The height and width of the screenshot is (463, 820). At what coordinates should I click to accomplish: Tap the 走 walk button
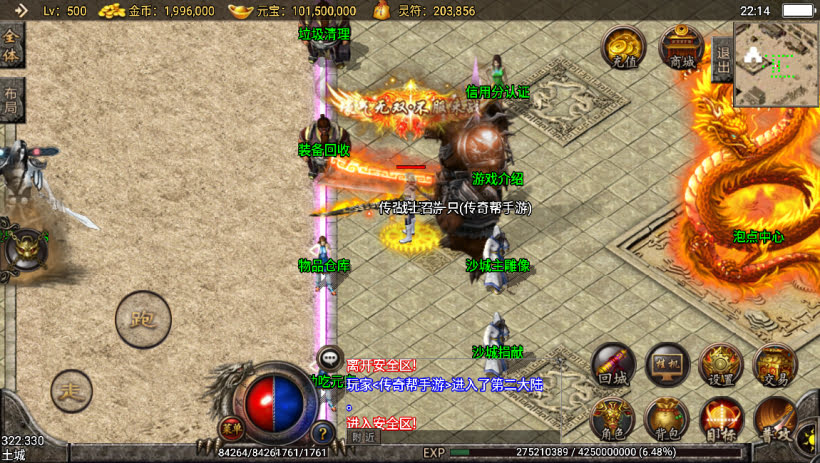(x=72, y=390)
